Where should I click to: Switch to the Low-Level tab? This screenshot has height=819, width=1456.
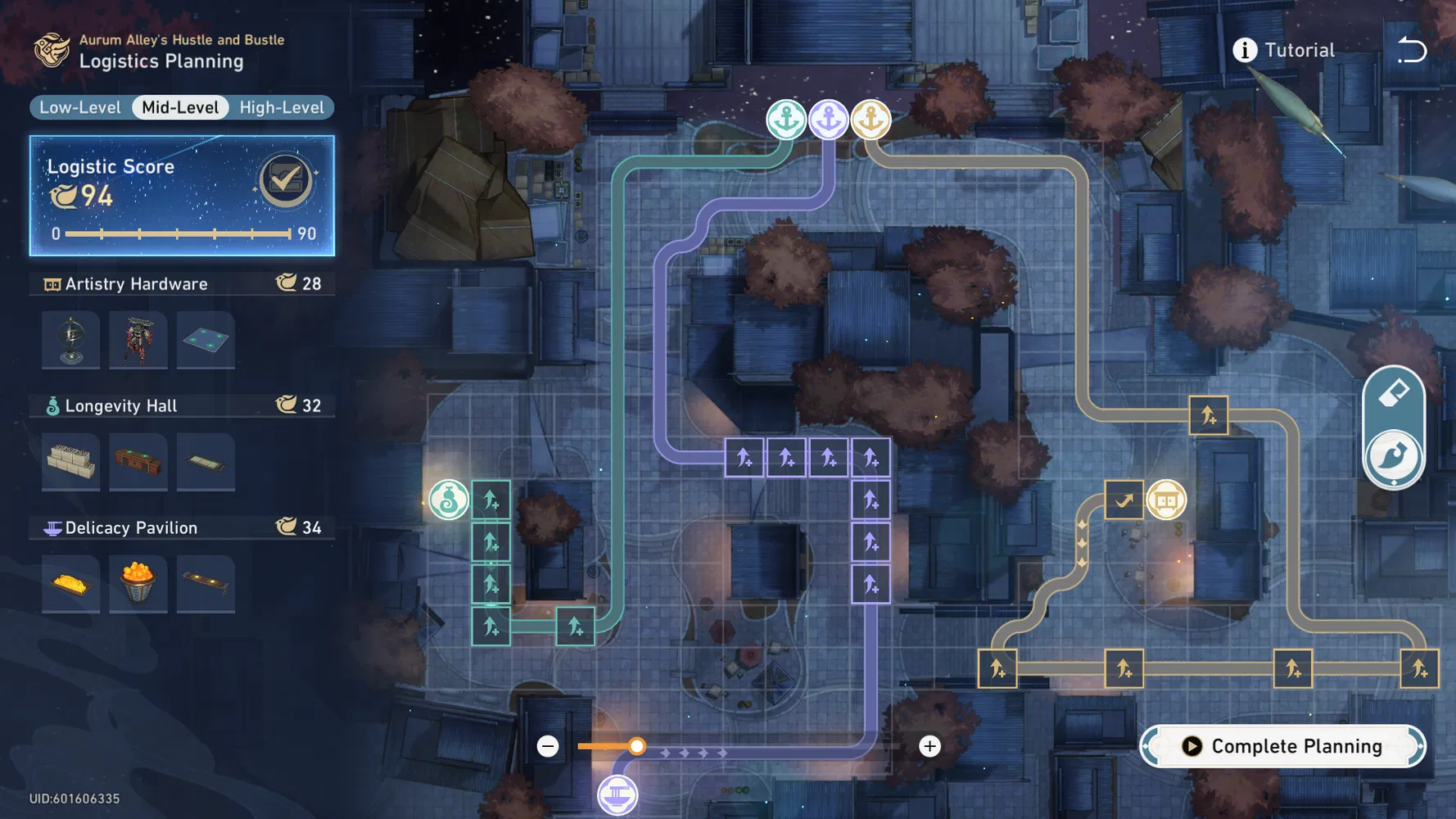[80, 107]
